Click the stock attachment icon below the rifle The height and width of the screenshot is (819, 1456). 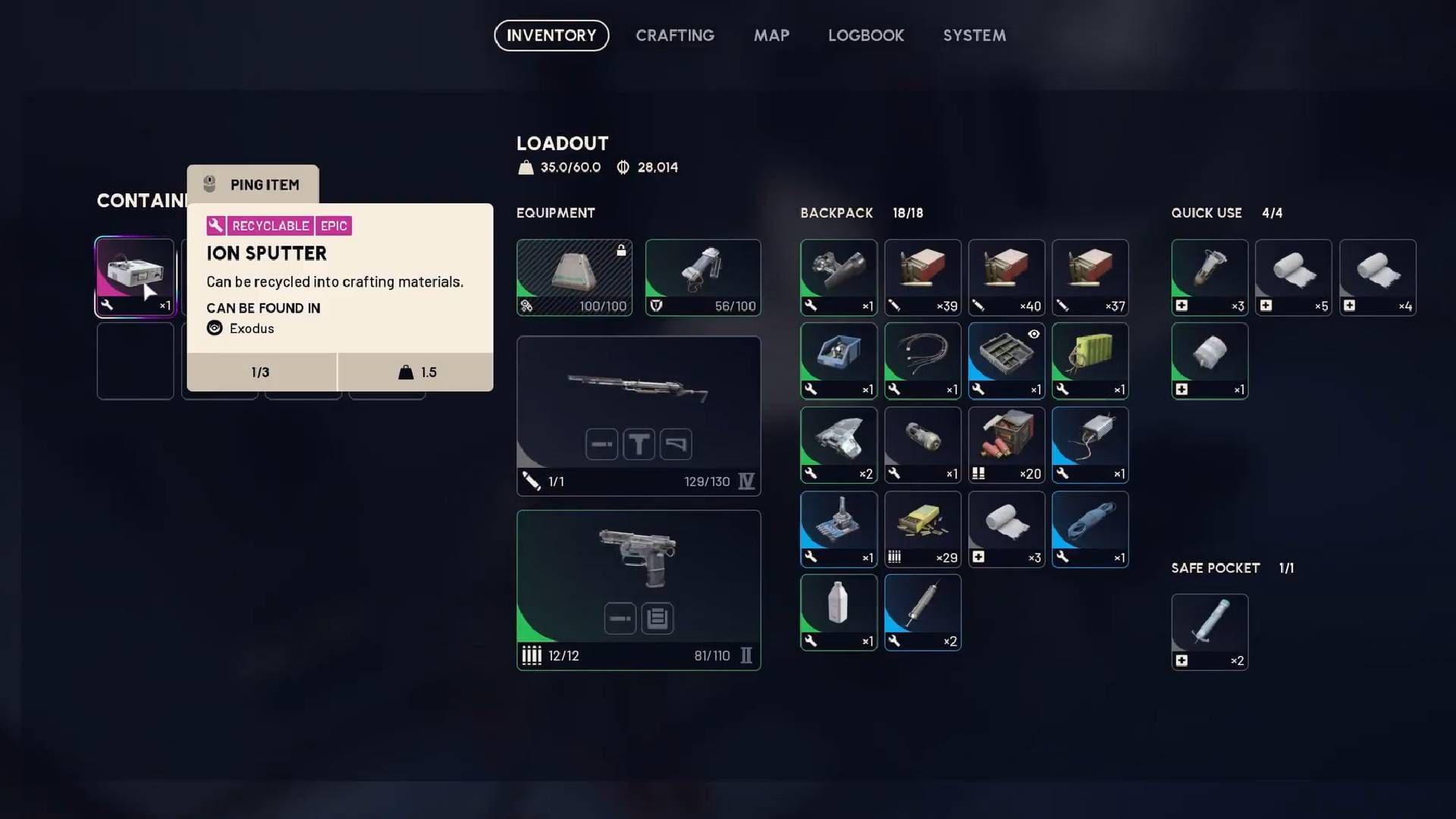point(676,444)
